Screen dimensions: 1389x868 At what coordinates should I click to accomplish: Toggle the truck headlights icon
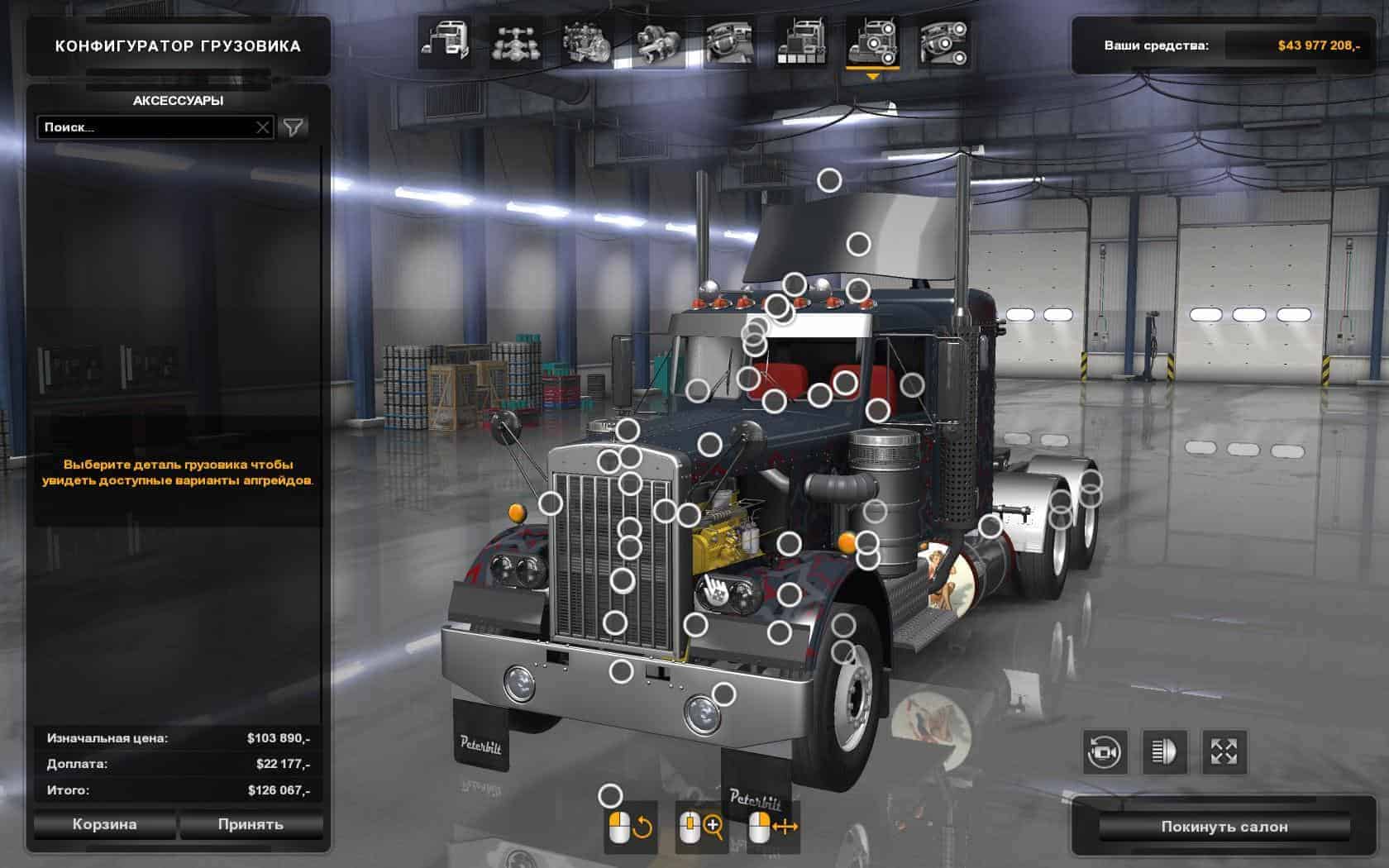pos(1164,752)
